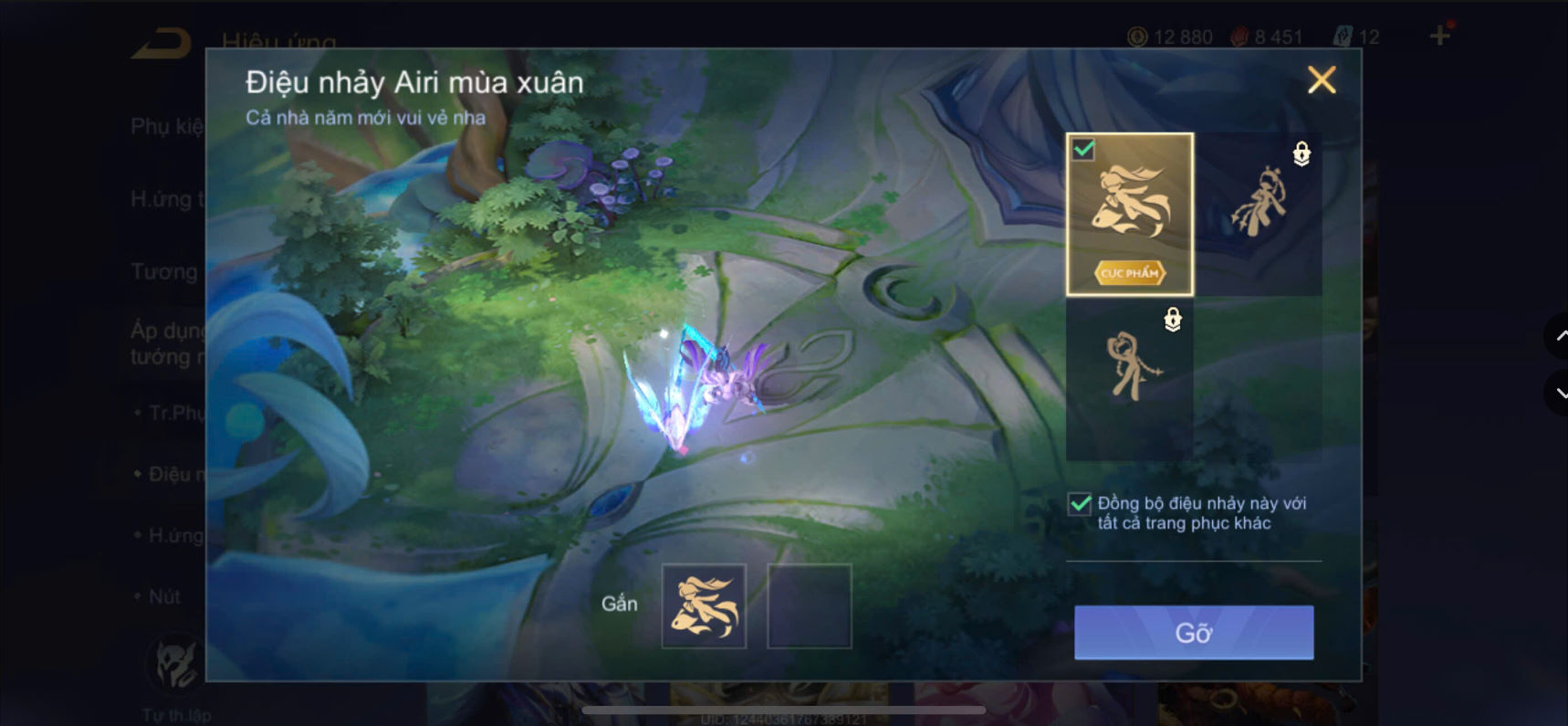This screenshot has width=1568, height=726.
Task: Click the hero emblem icon above Tự th.lập
Action: [x=176, y=664]
